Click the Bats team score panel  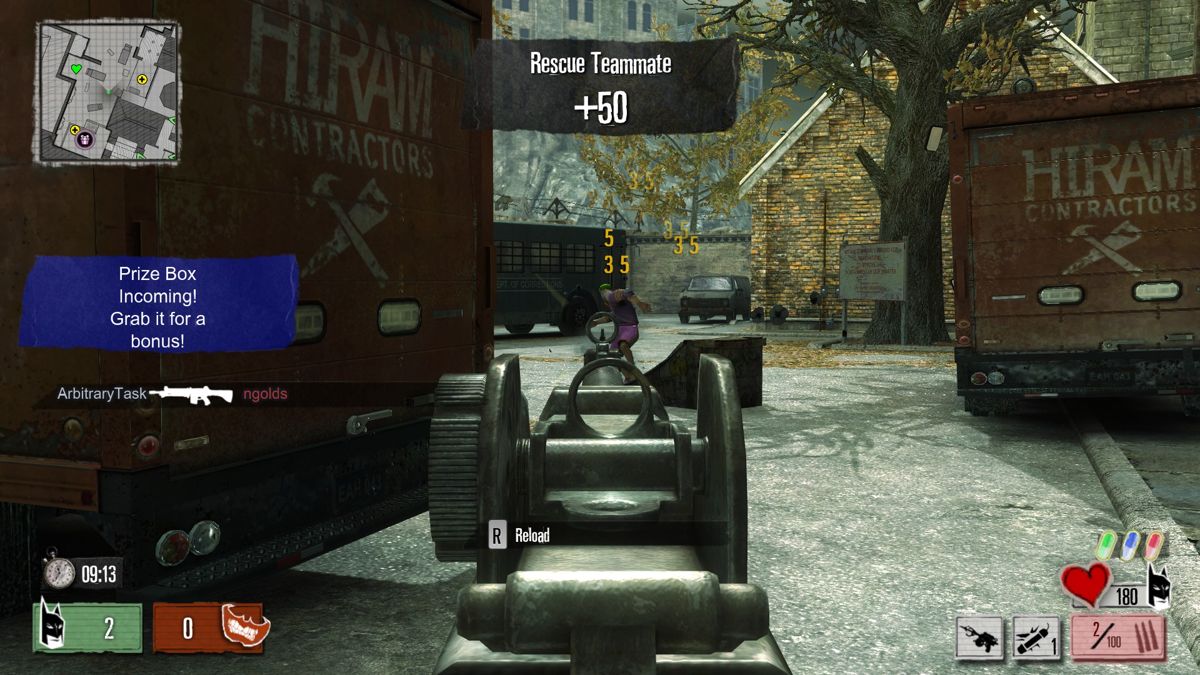[88, 628]
